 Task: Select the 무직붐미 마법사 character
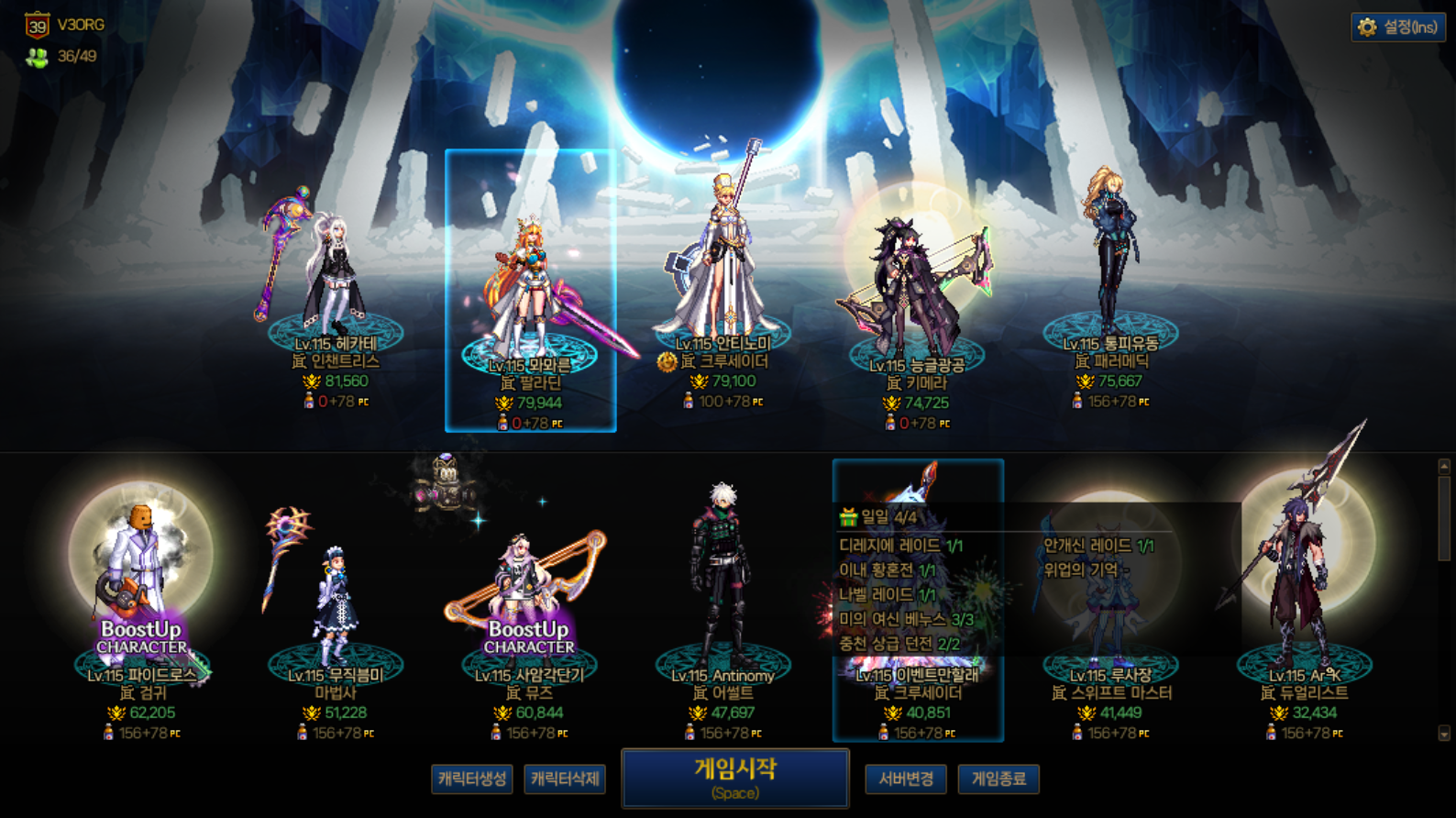[x=335, y=605]
